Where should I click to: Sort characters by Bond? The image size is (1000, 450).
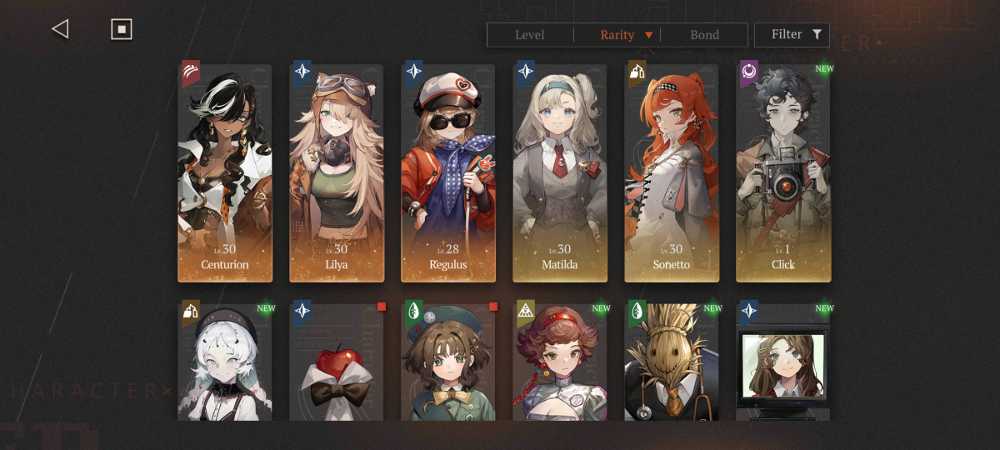click(x=704, y=35)
